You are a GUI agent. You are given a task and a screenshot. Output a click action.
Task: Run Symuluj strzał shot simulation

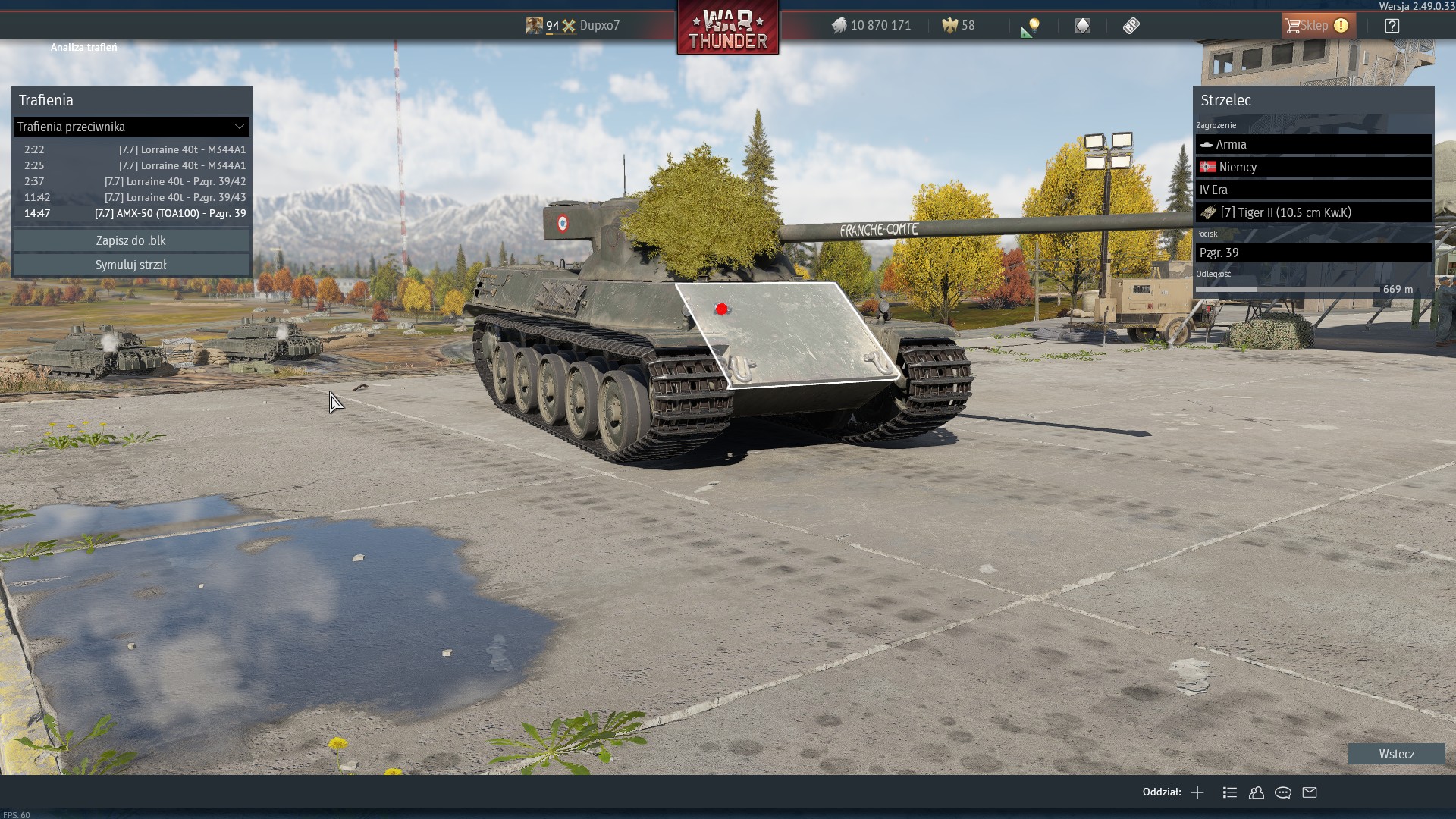131,265
